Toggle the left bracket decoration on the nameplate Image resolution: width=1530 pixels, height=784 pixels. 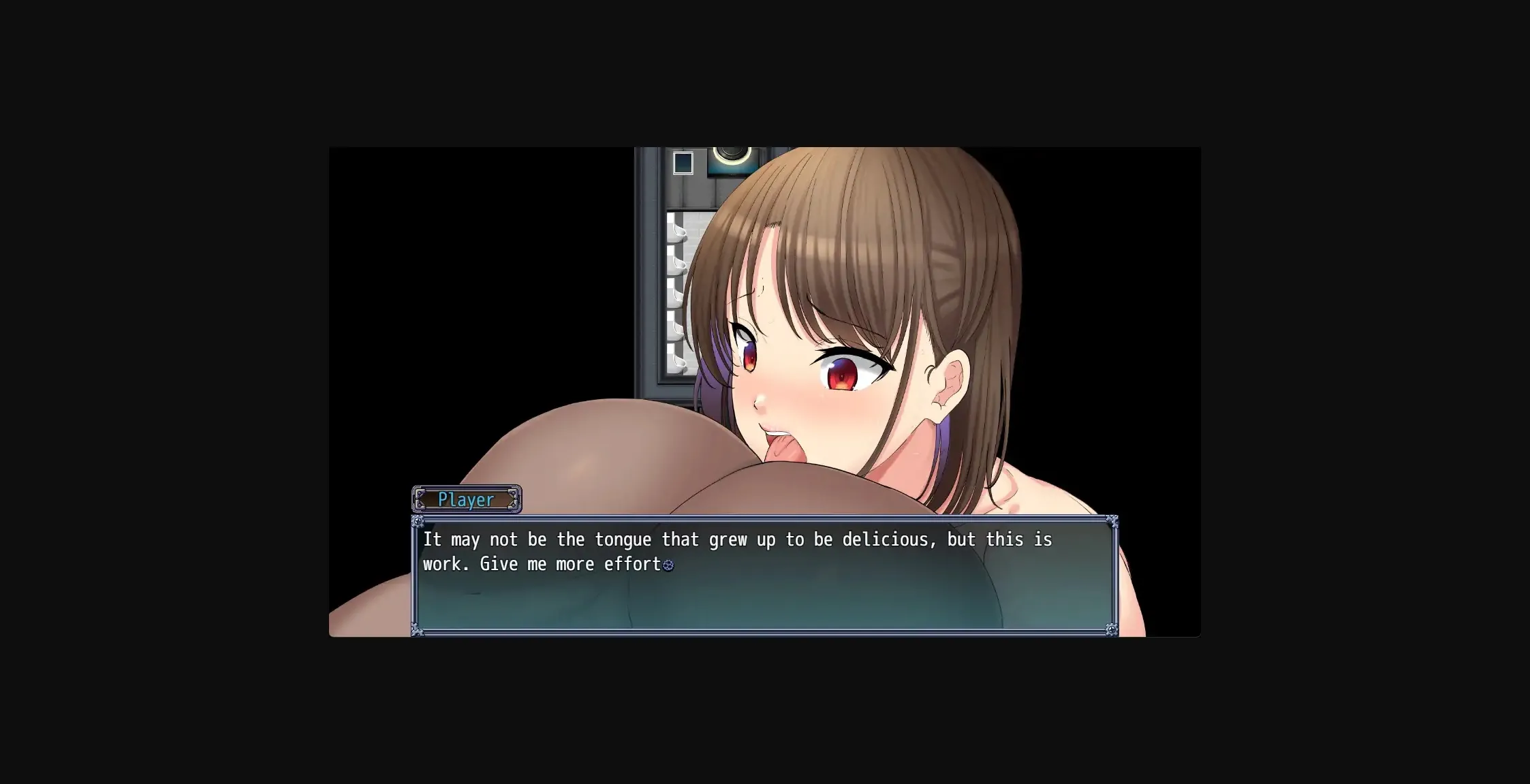[x=421, y=499]
